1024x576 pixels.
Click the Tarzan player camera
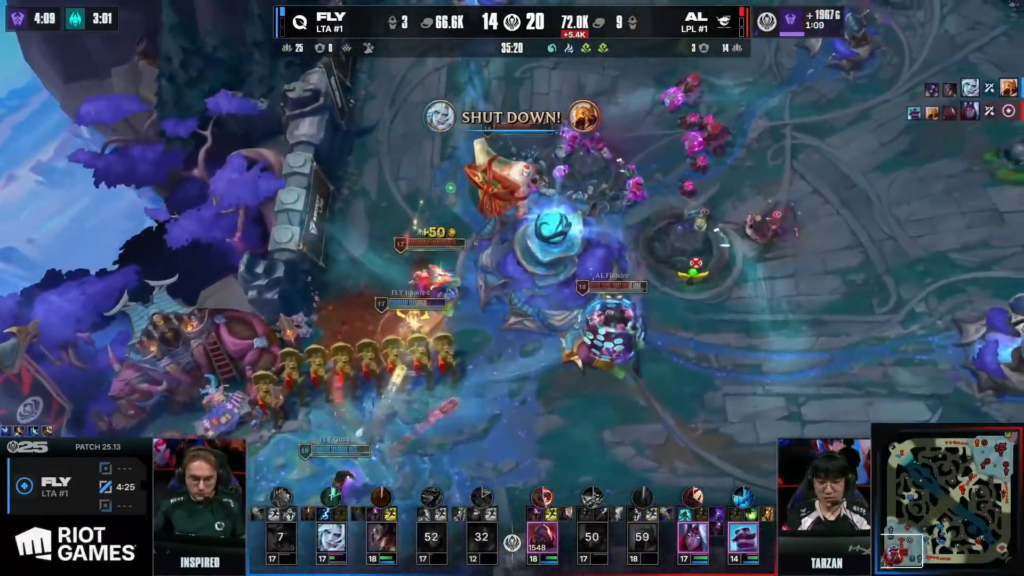point(824,495)
